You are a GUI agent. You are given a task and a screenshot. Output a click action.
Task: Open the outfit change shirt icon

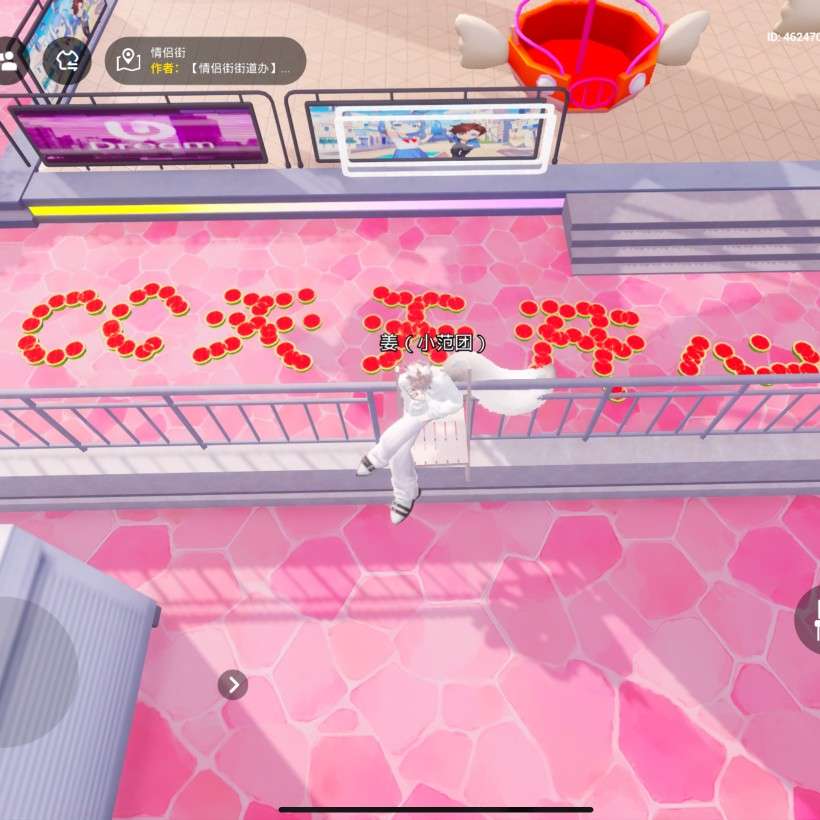pos(67,60)
